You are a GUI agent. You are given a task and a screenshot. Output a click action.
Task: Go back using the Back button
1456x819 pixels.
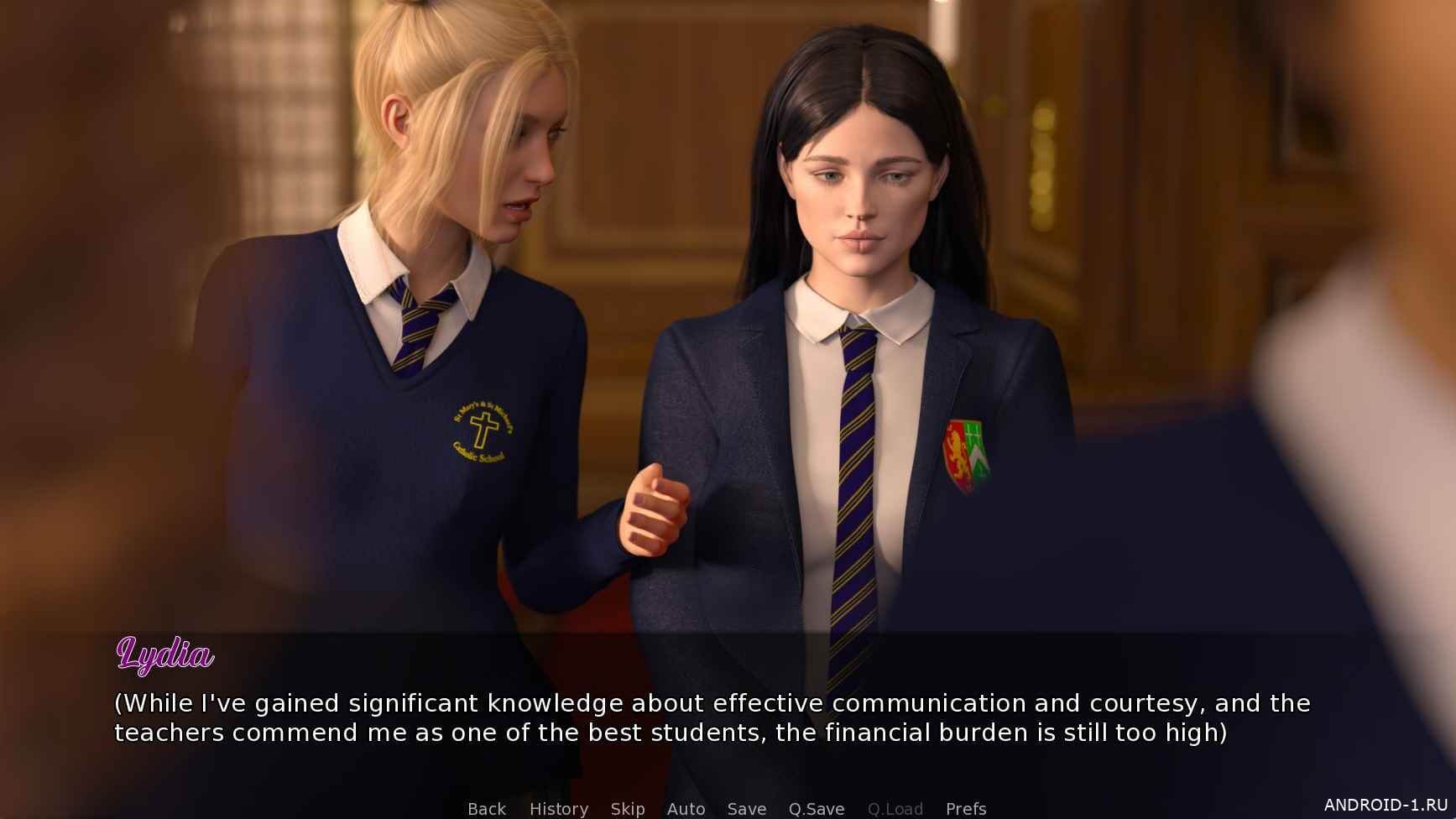pos(487,809)
